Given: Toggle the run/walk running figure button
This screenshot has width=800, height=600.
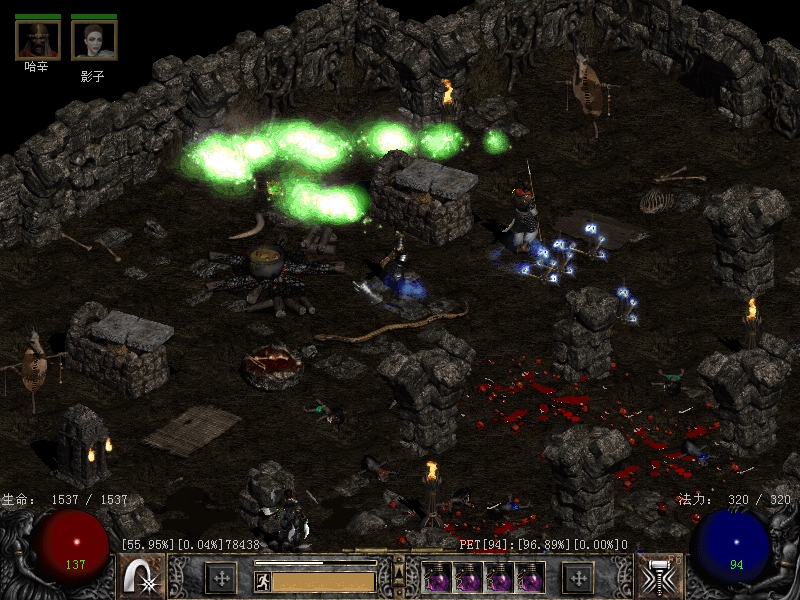Looking at the screenshot, I should coord(260,579).
